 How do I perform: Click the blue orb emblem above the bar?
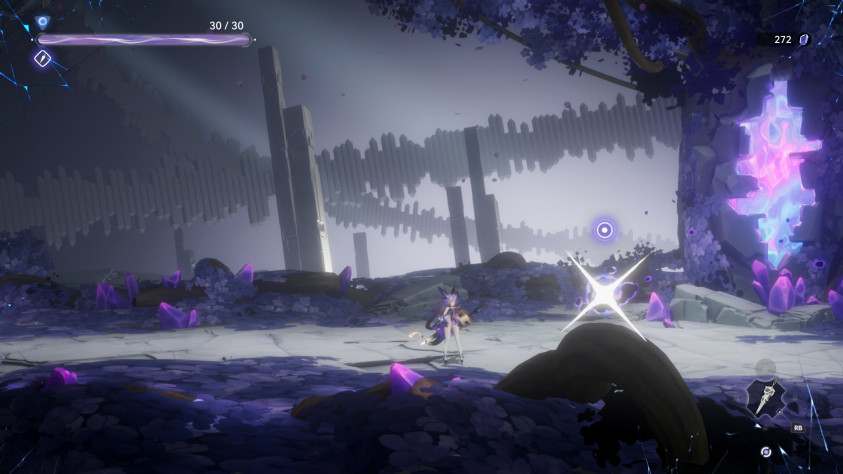(x=42, y=21)
